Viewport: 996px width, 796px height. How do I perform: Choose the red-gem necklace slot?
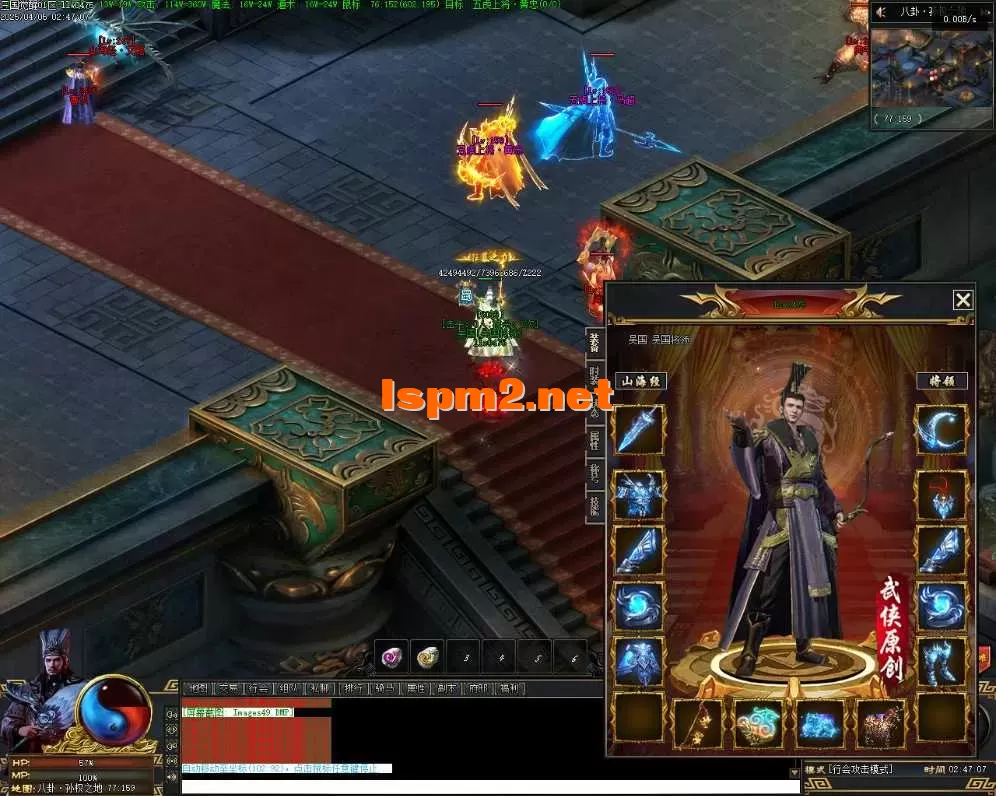pyautogui.click(x=941, y=494)
